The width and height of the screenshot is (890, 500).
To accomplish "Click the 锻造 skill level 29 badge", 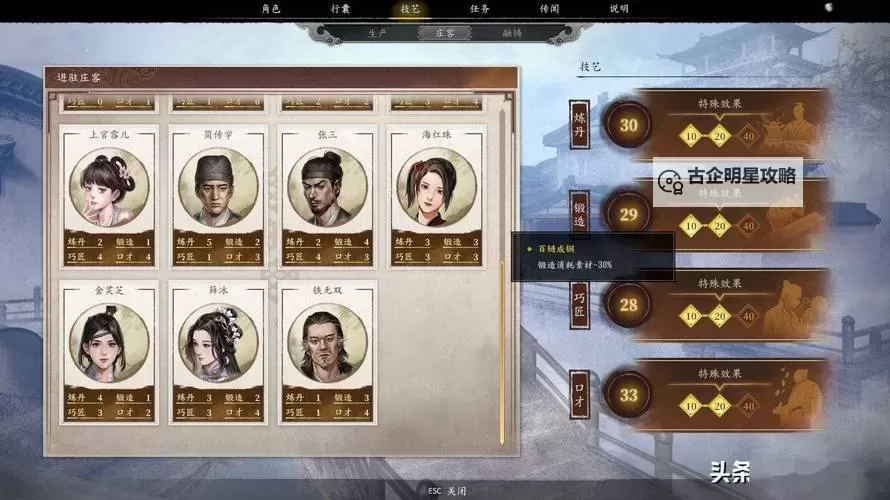I will pyautogui.click(x=628, y=214).
